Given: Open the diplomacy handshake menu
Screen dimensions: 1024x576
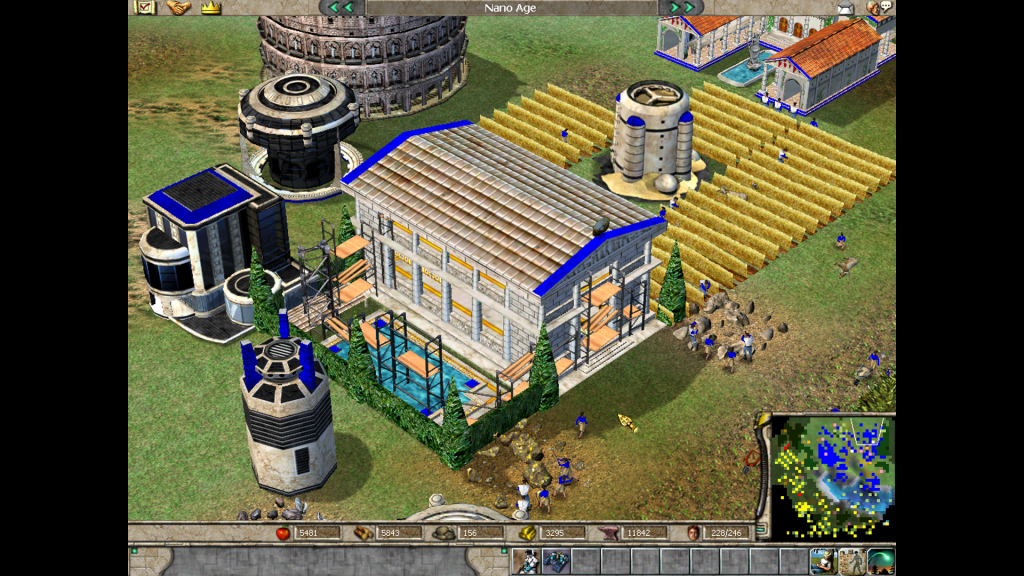Looking at the screenshot, I should coord(178,7).
